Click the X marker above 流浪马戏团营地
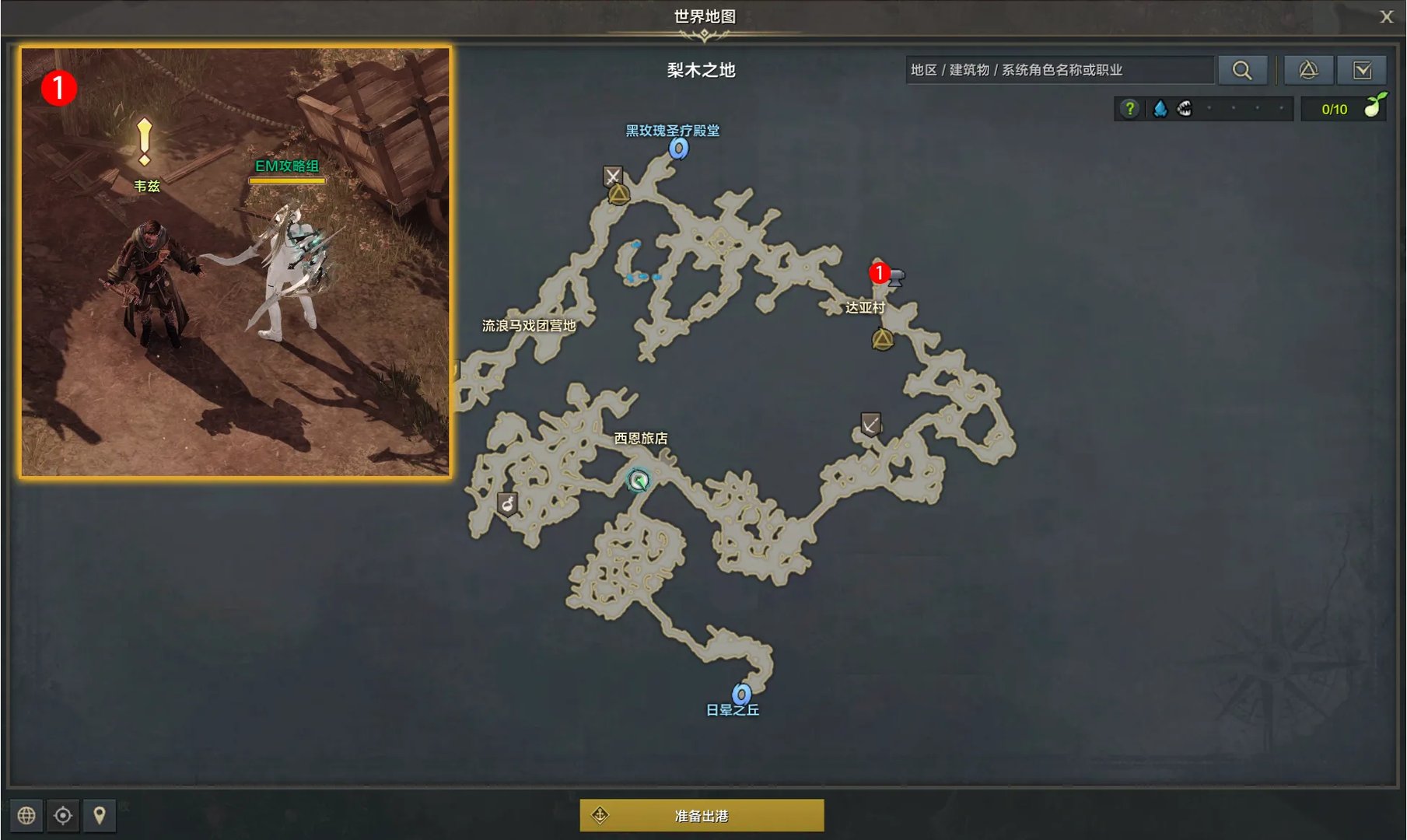 coord(614,176)
